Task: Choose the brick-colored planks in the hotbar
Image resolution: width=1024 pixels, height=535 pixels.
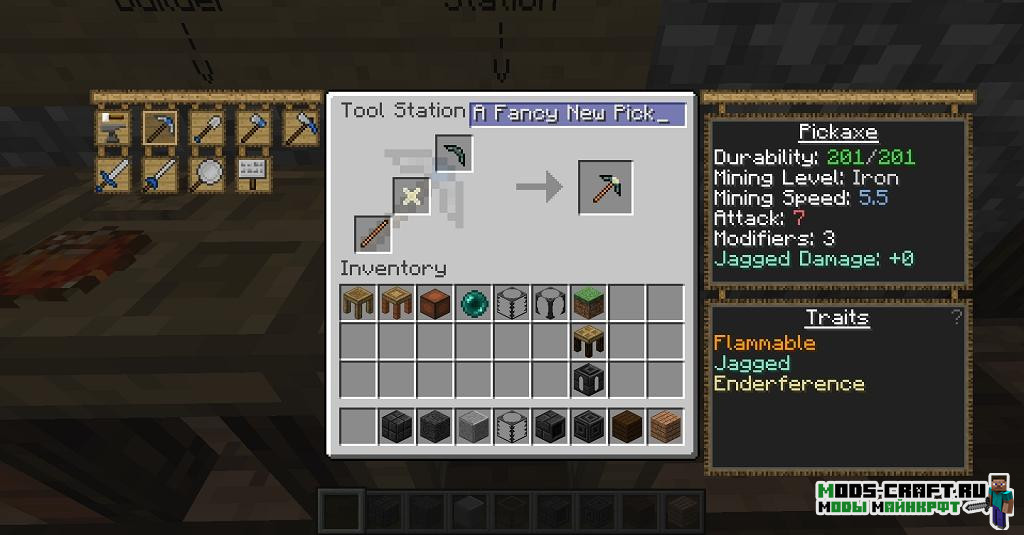Action: pos(665,426)
